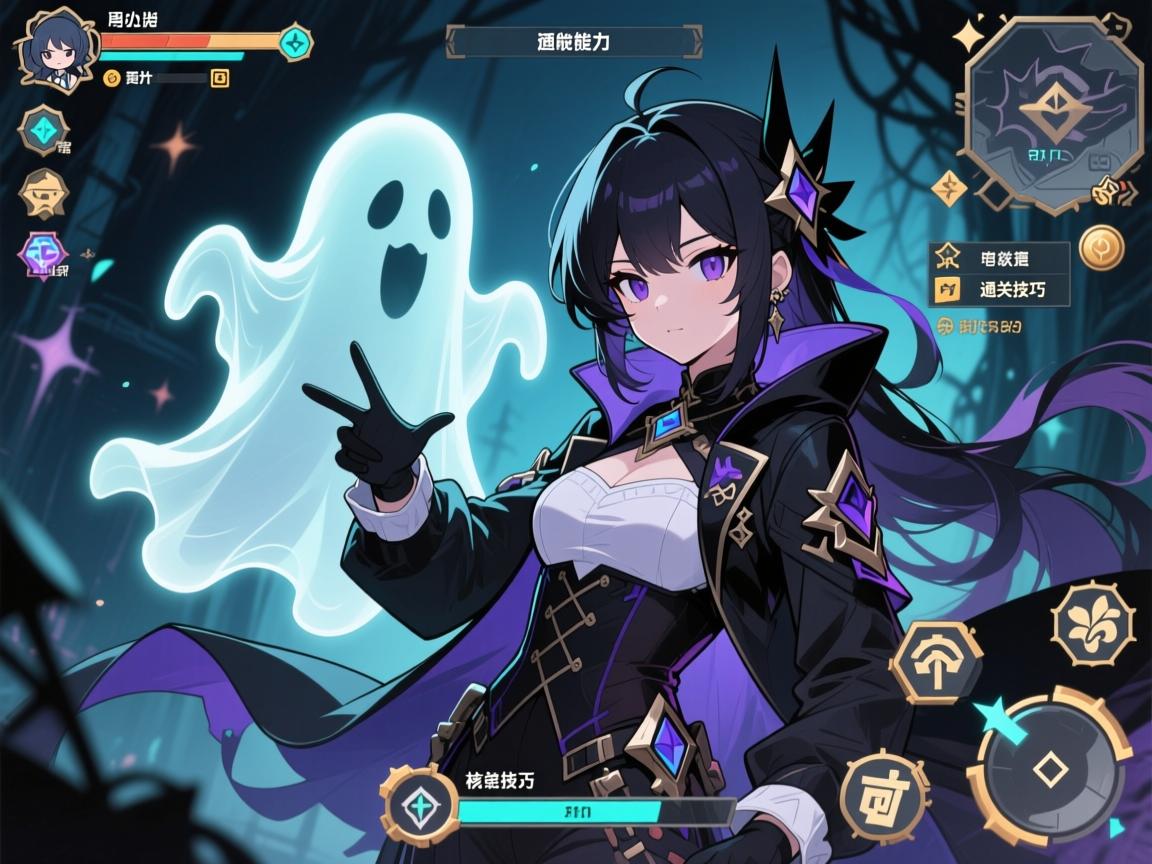Screen dimensions: 1152x864
Task: Click the small orange square icon under the energy bar
Action: 221,77
